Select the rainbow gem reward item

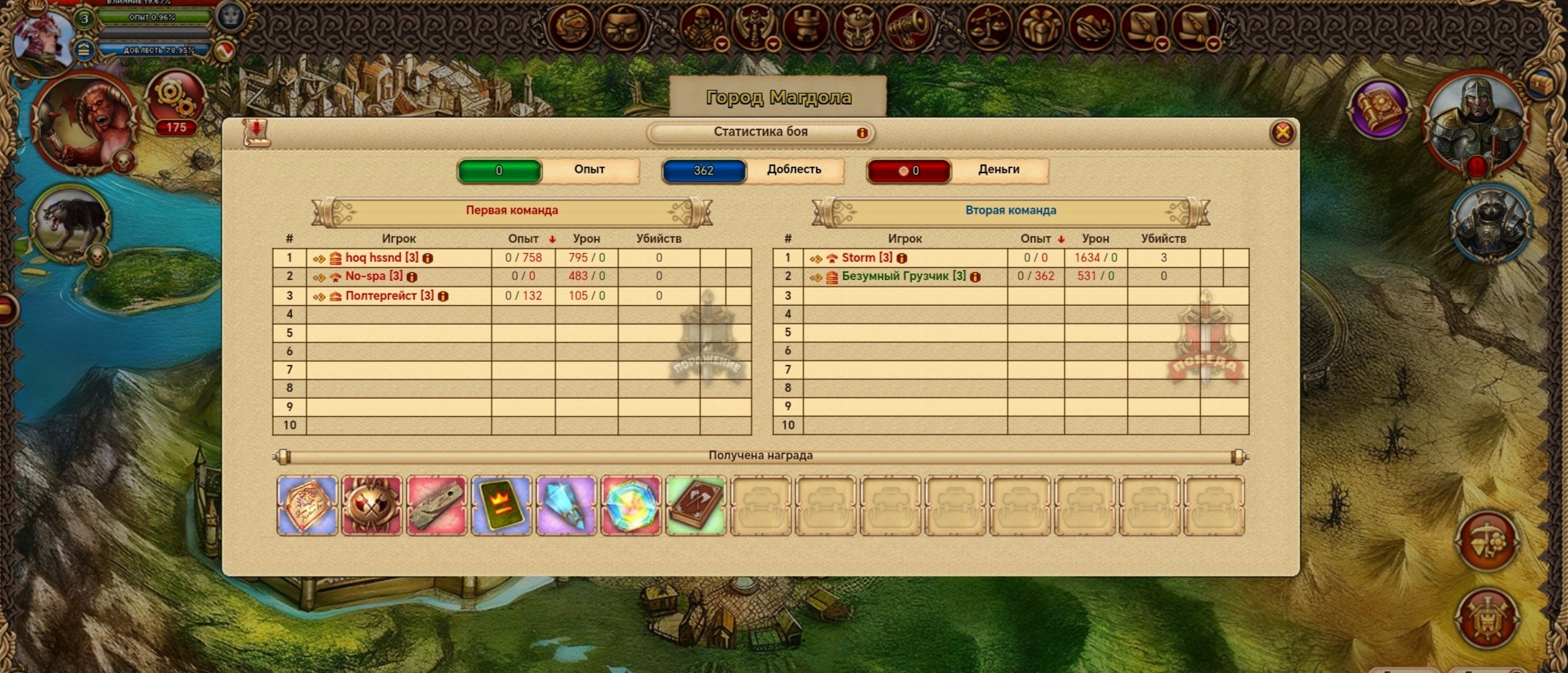tap(630, 505)
